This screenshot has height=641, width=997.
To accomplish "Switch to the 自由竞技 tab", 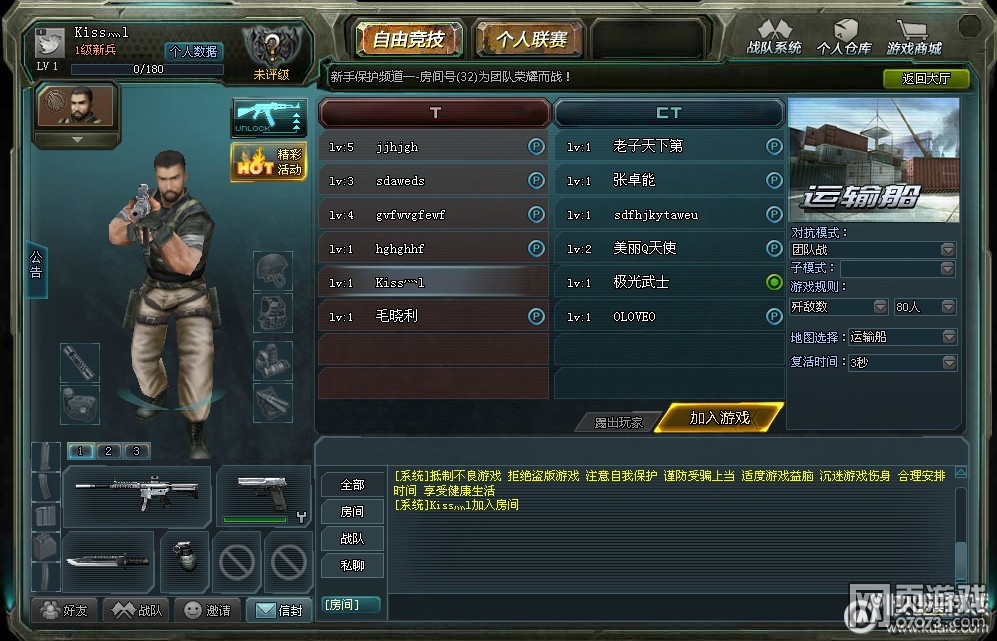I will tap(407, 40).
